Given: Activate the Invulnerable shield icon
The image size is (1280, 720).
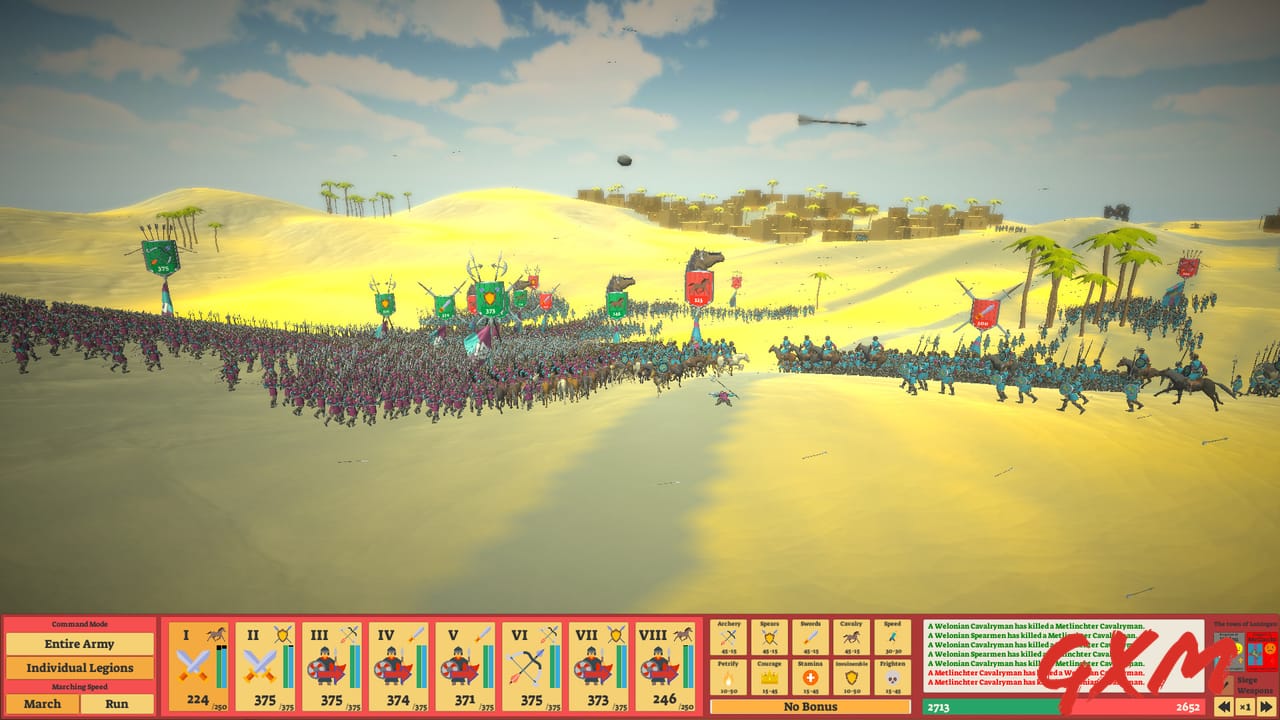Looking at the screenshot, I should coord(851,677).
